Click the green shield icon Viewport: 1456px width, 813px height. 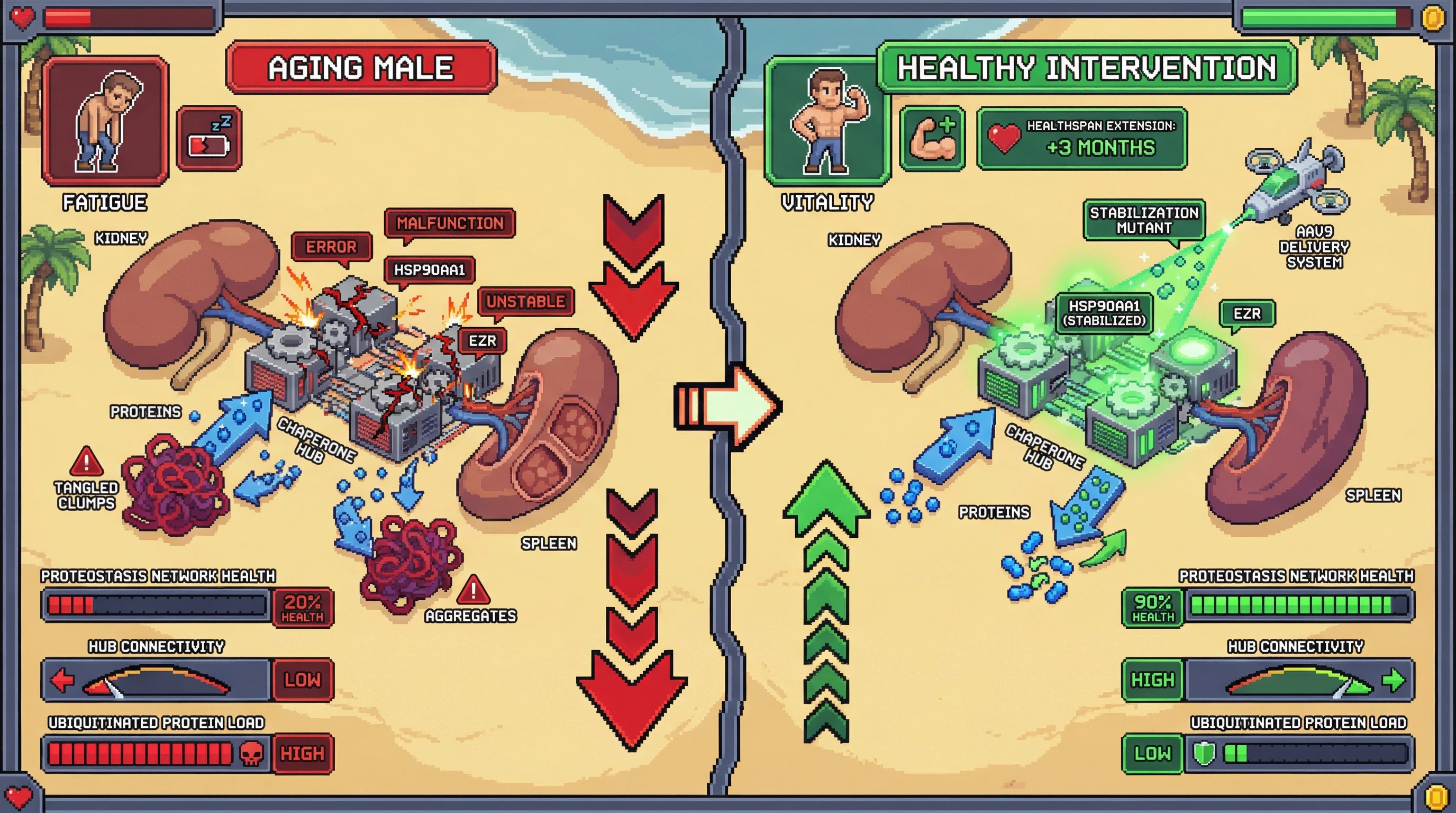1203,754
